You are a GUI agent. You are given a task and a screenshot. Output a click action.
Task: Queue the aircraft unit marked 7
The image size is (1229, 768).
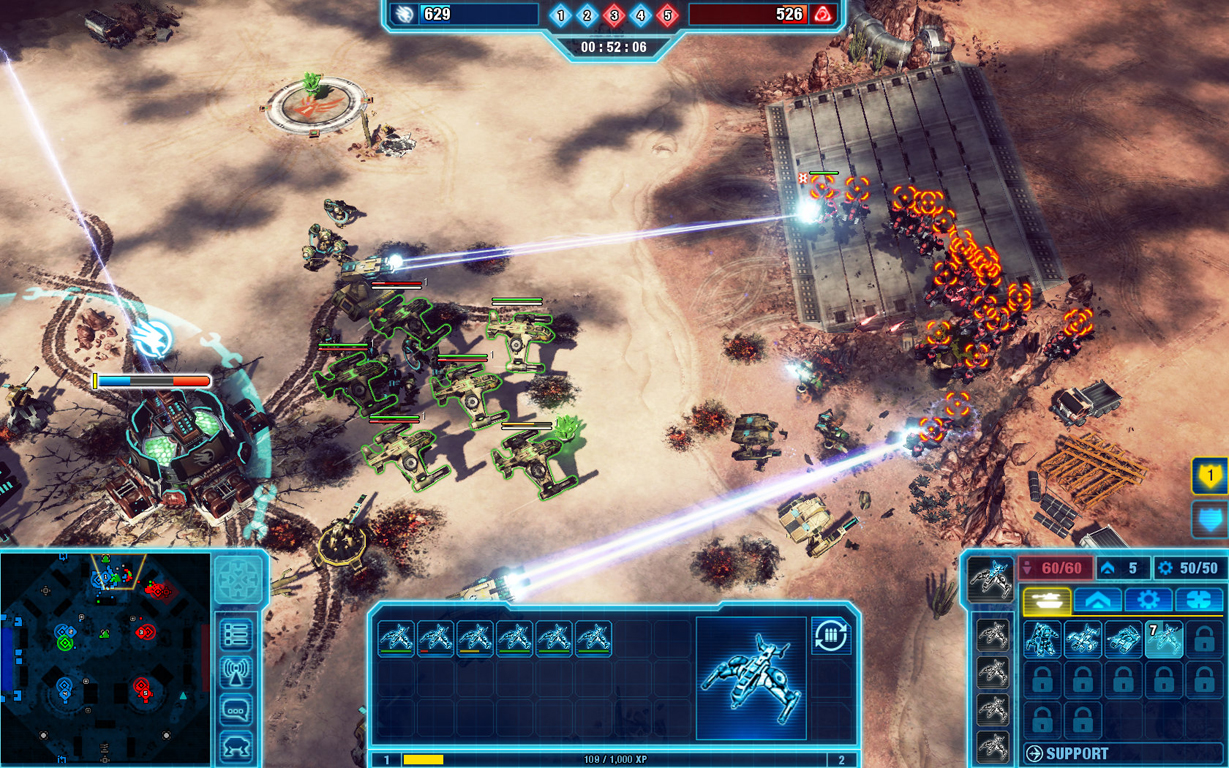coord(1164,639)
